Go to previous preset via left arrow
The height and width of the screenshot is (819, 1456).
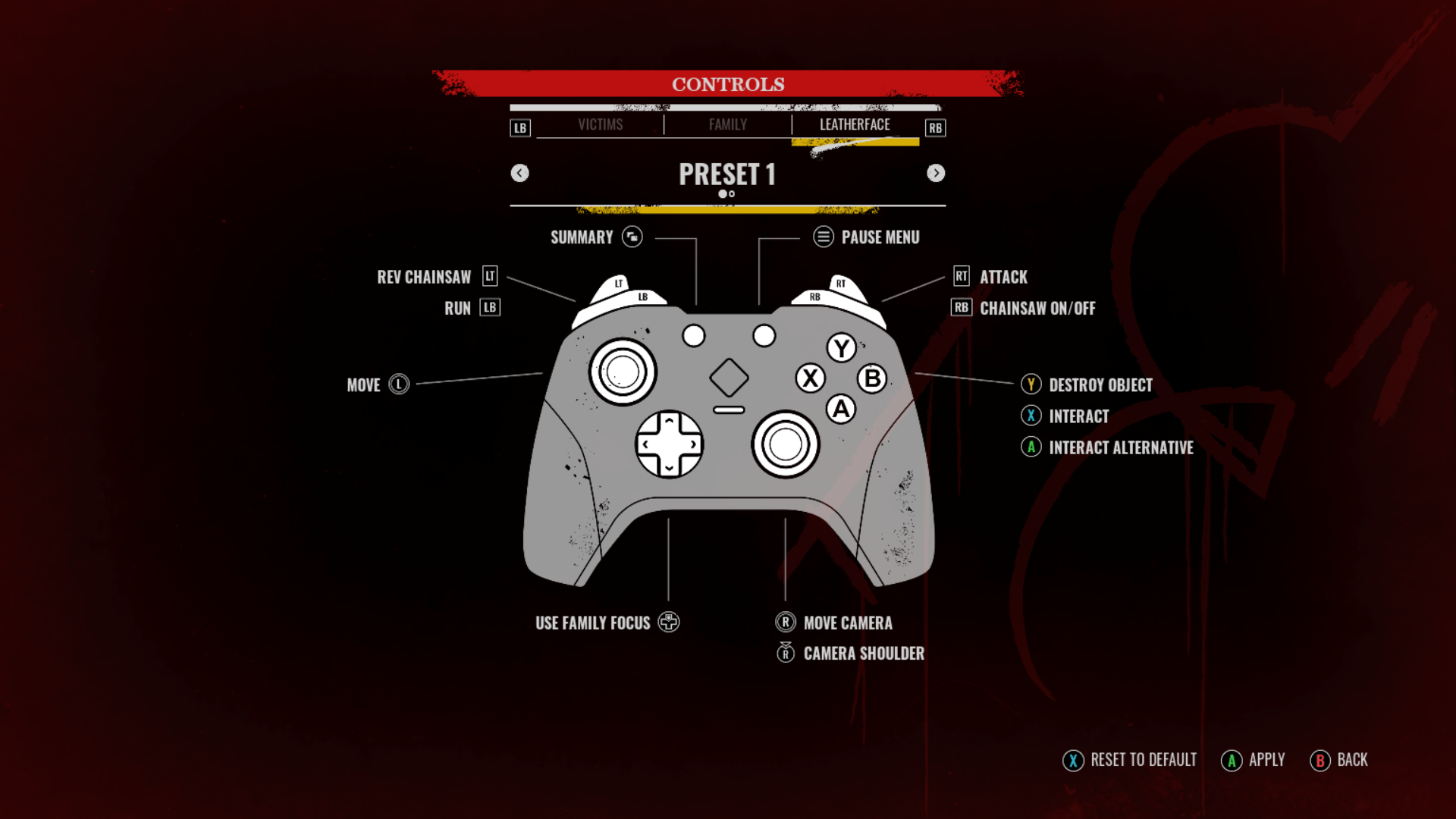pos(520,173)
